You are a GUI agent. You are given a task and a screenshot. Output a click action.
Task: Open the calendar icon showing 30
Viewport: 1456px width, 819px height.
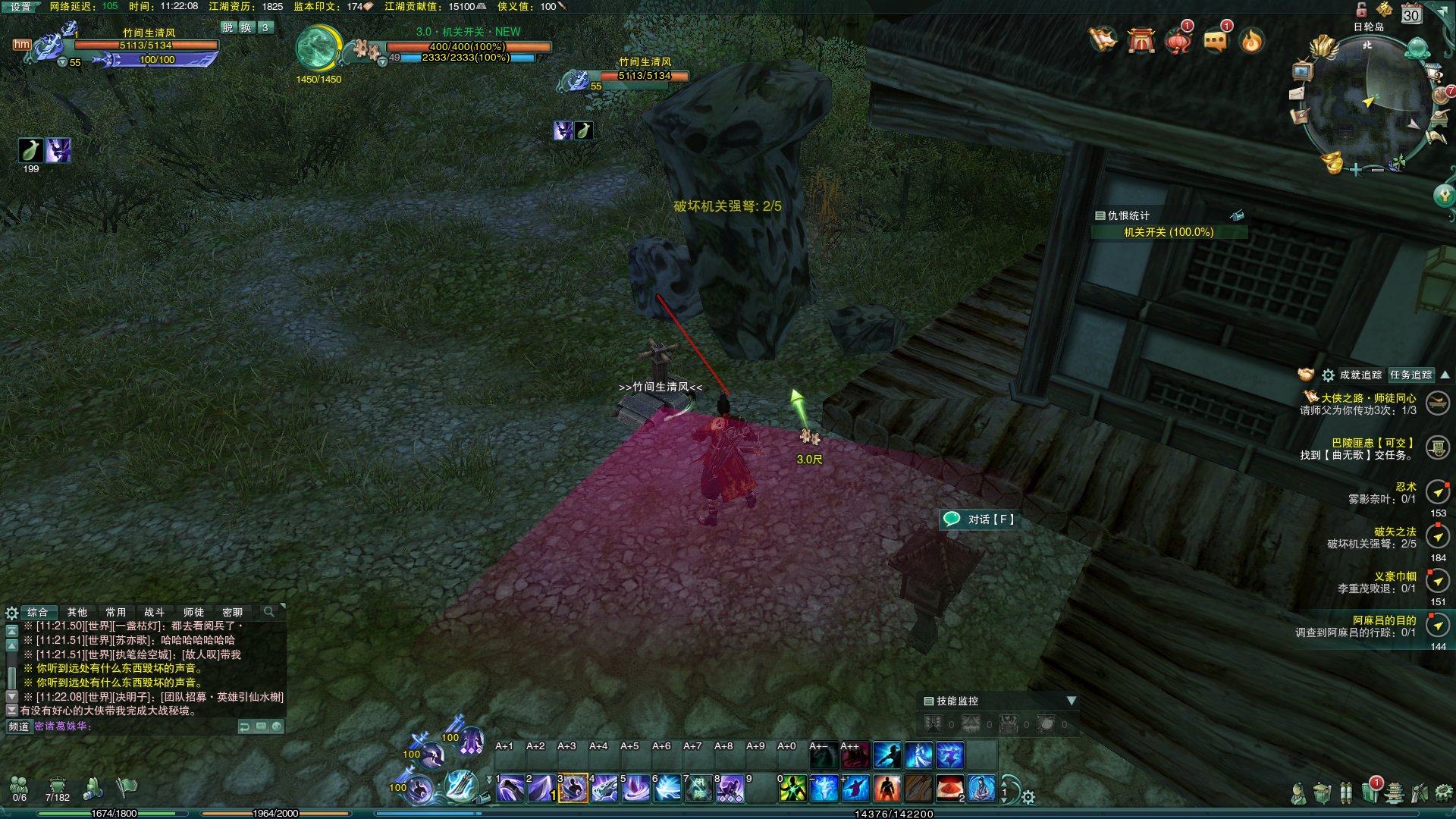1410,14
